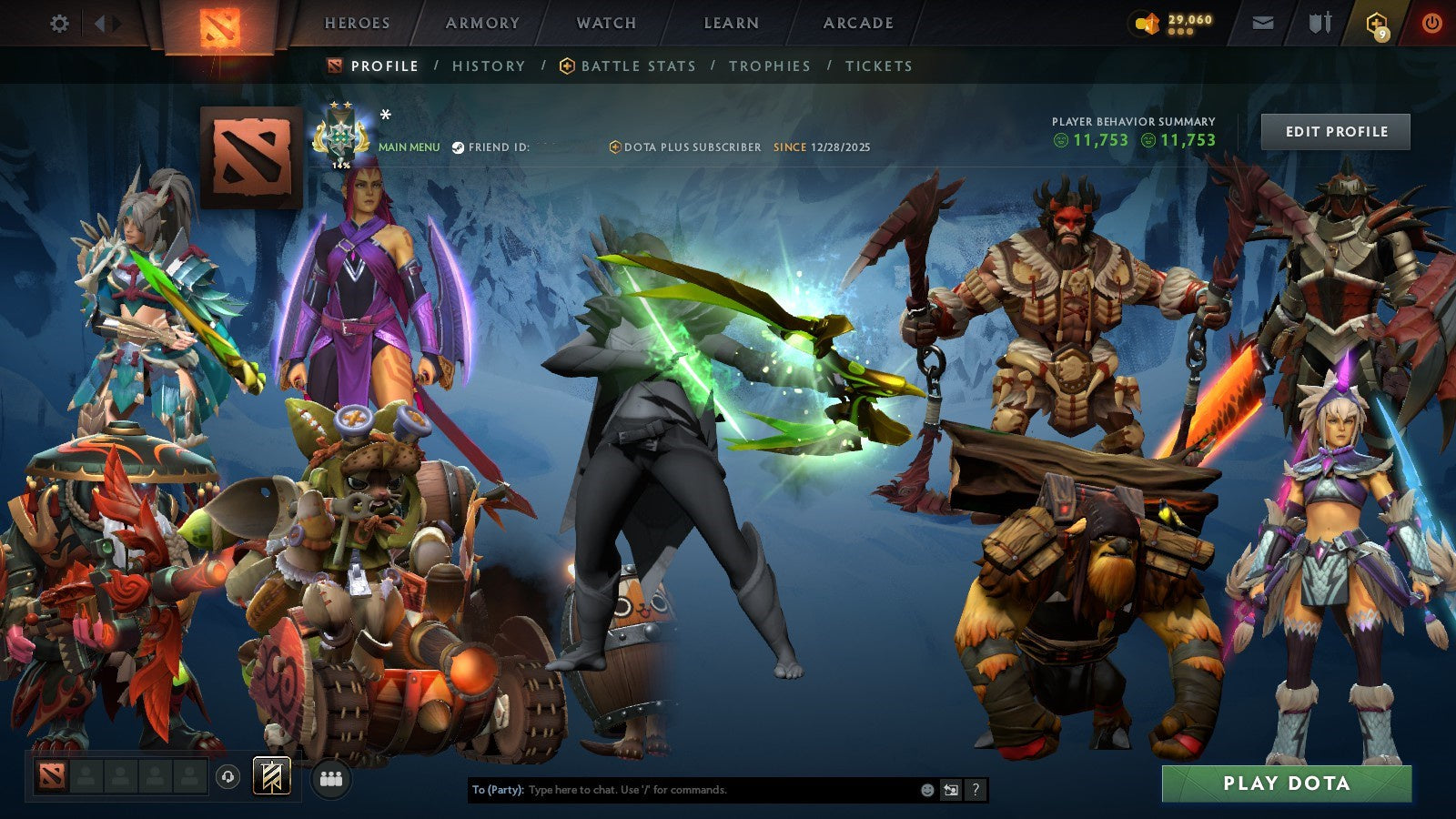Open the ARCADE menu item
The image size is (1456, 819).
857,23
